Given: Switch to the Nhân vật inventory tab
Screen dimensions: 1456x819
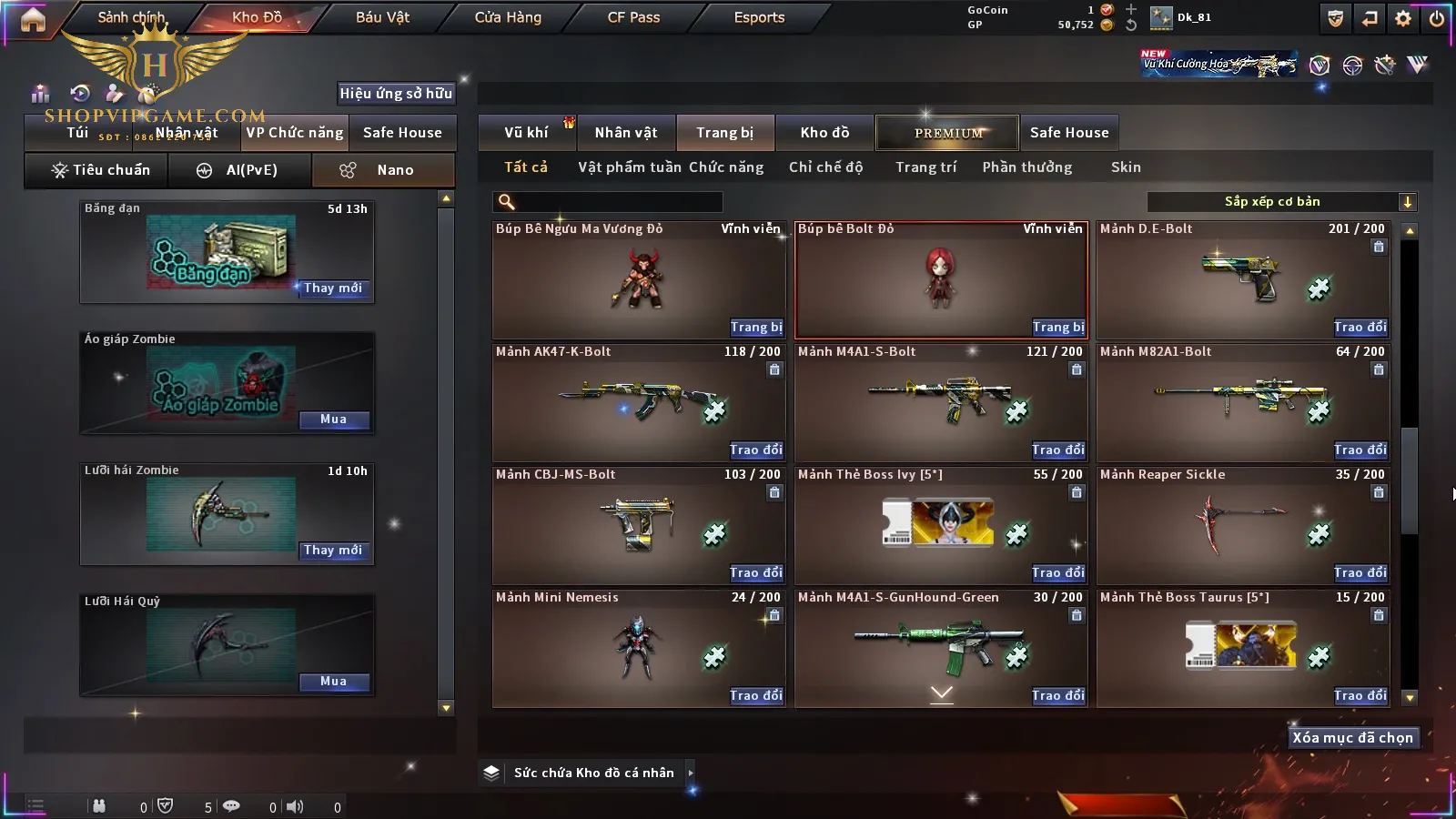Looking at the screenshot, I should 626,133.
